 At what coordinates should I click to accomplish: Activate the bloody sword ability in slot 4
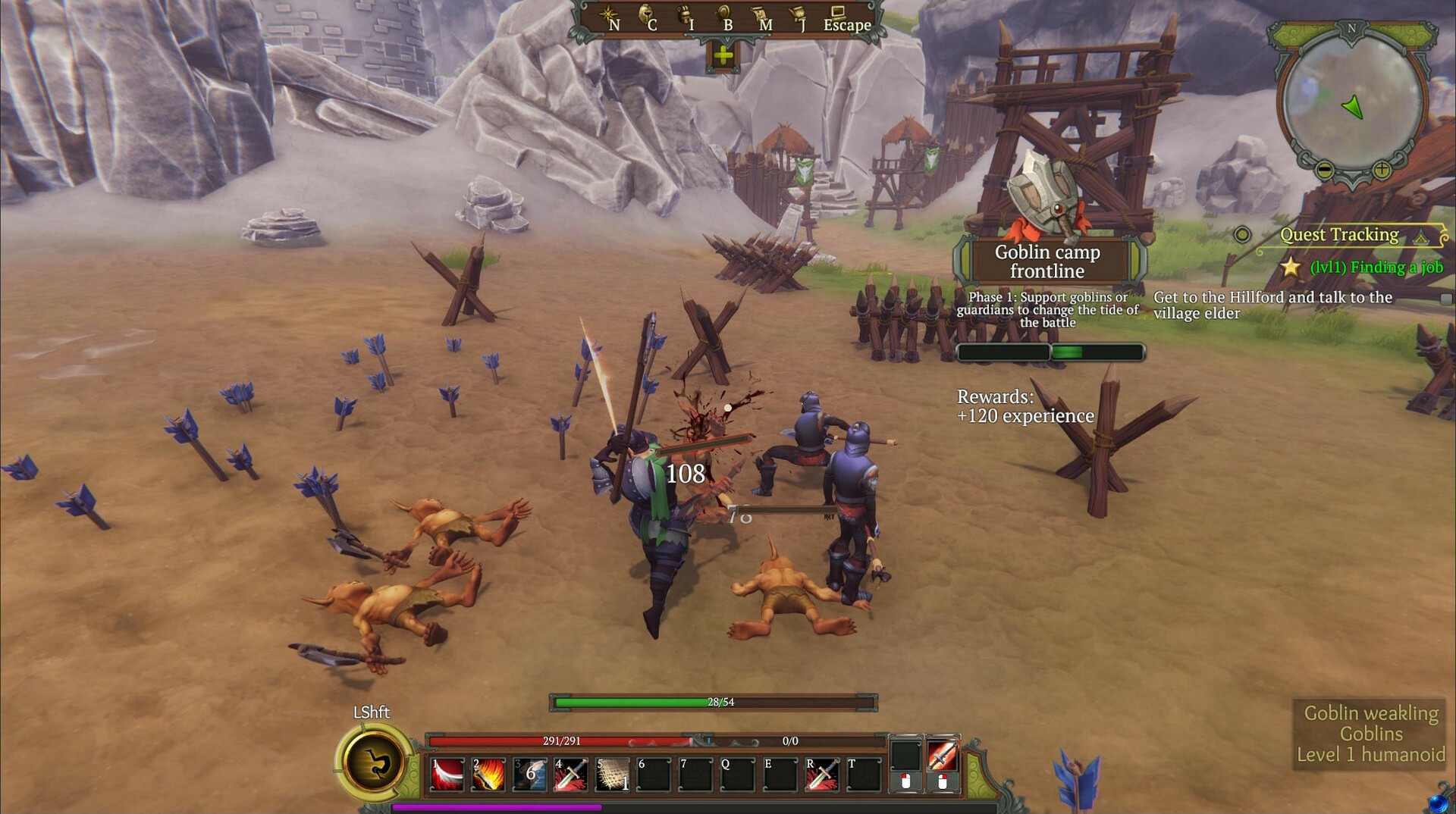[x=571, y=775]
